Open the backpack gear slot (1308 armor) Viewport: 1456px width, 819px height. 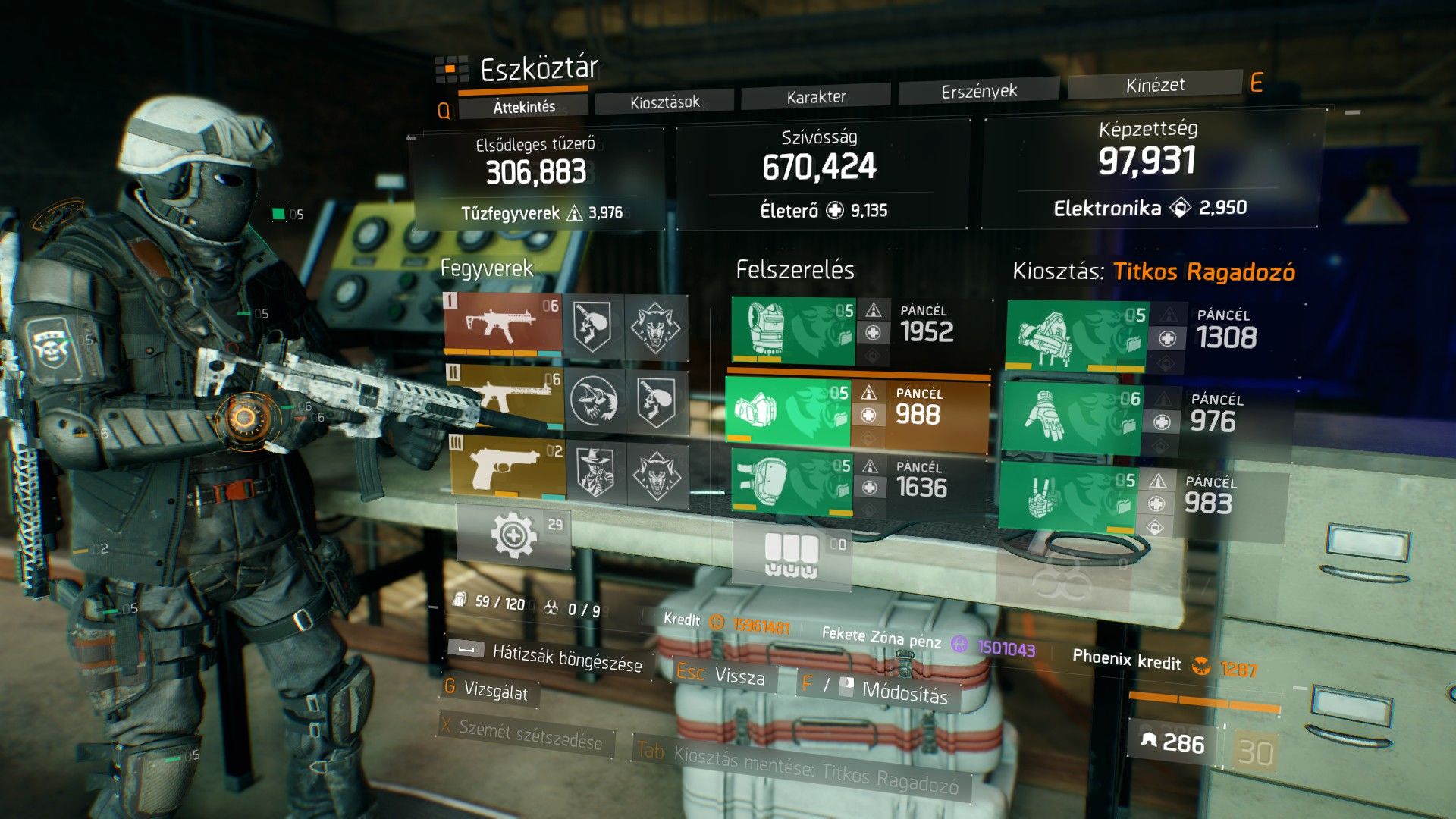[x=1077, y=336]
